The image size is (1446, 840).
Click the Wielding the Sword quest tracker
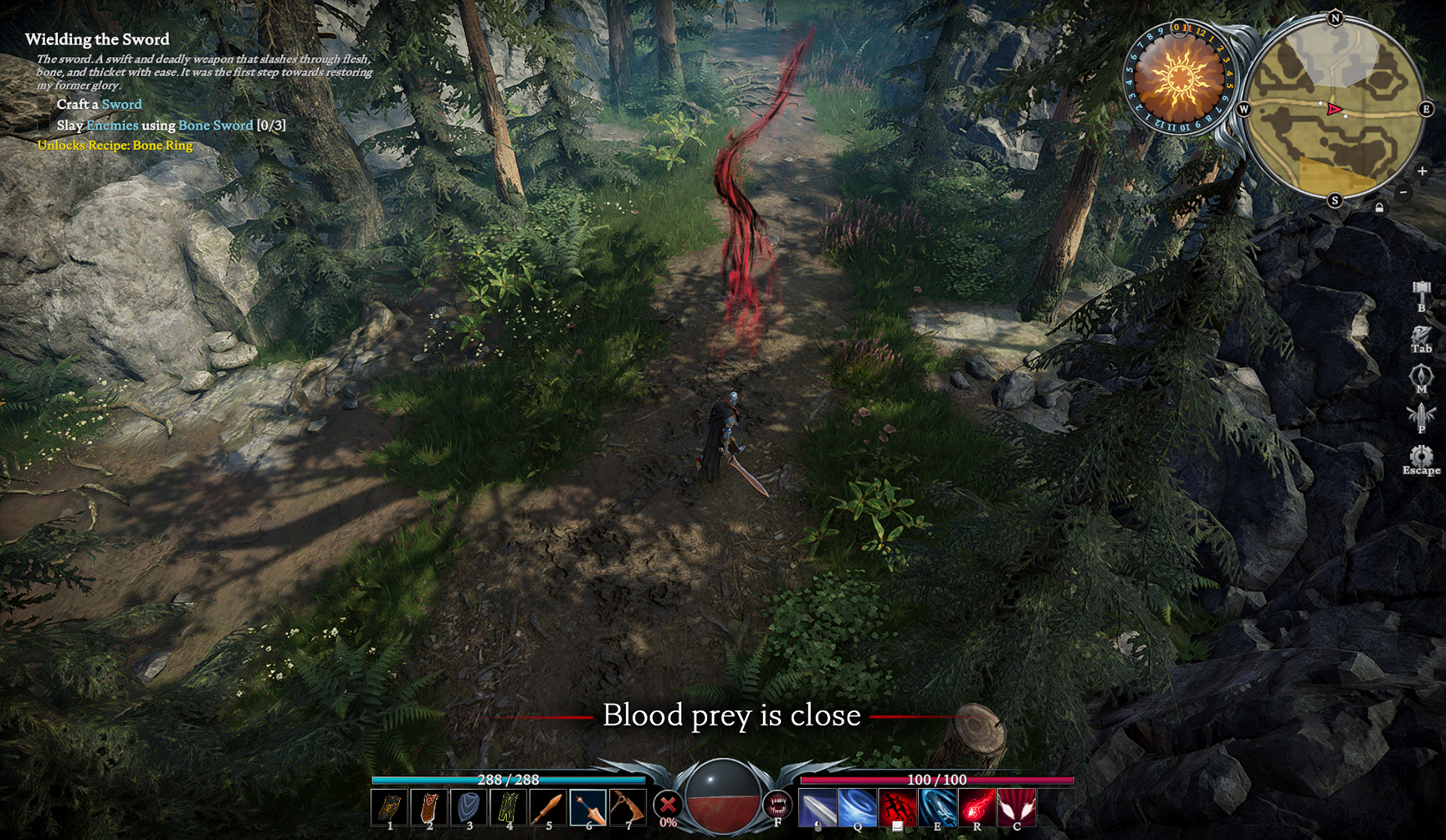point(97,39)
